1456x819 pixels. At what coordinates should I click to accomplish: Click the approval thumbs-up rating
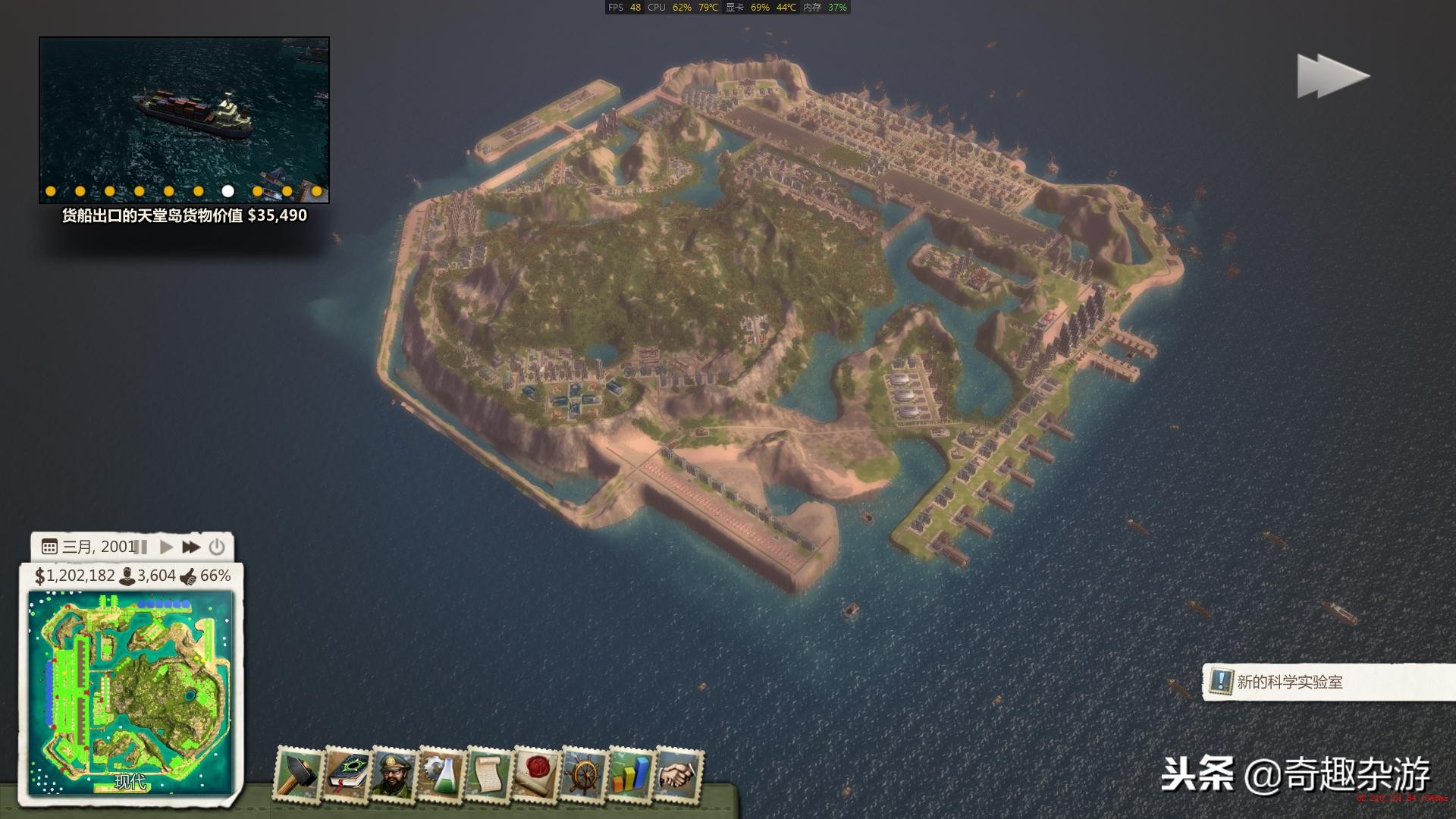point(206,576)
